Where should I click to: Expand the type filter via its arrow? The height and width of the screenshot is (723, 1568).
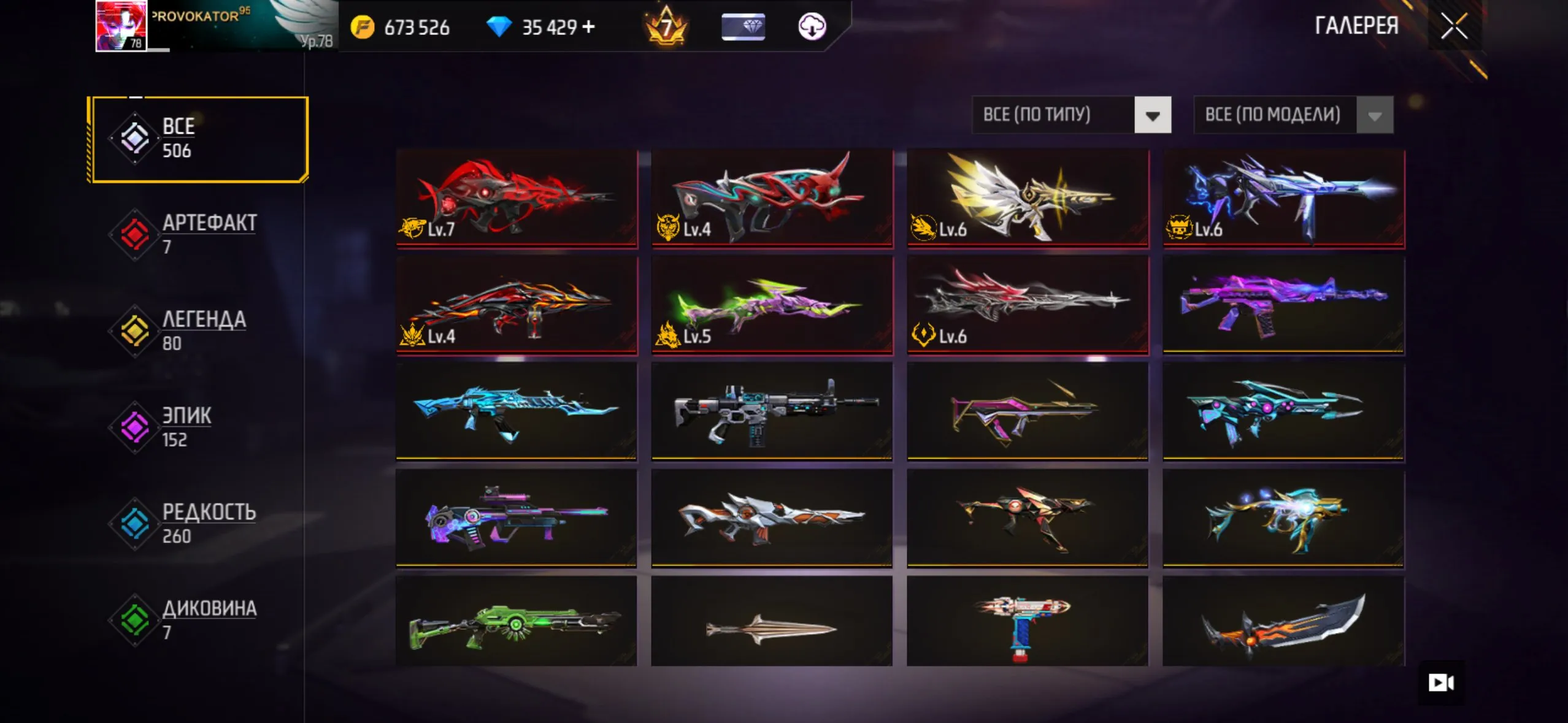[x=1152, y=115]
